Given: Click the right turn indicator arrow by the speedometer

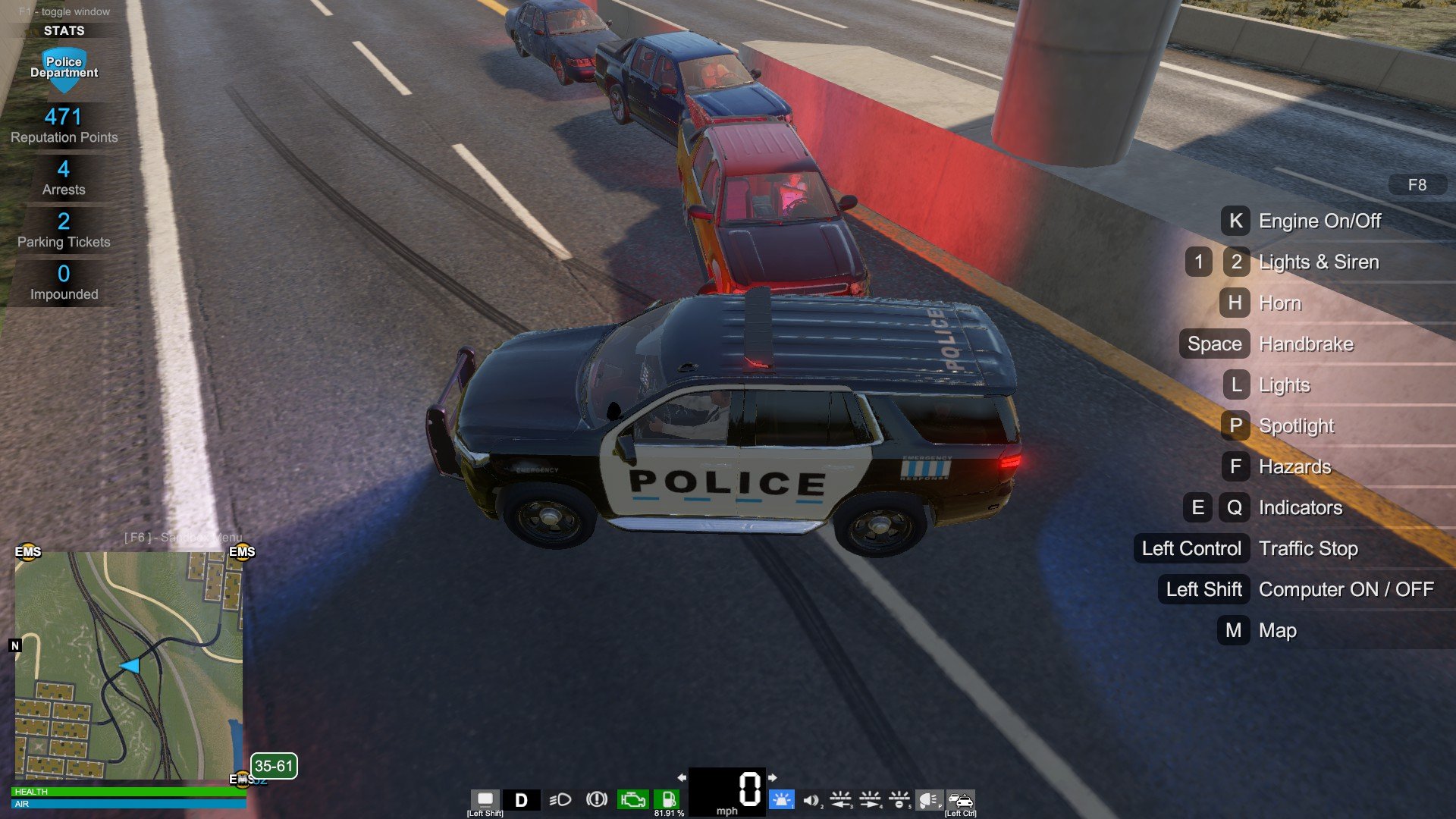Looking at the screenshot, I should coord(773,777).
